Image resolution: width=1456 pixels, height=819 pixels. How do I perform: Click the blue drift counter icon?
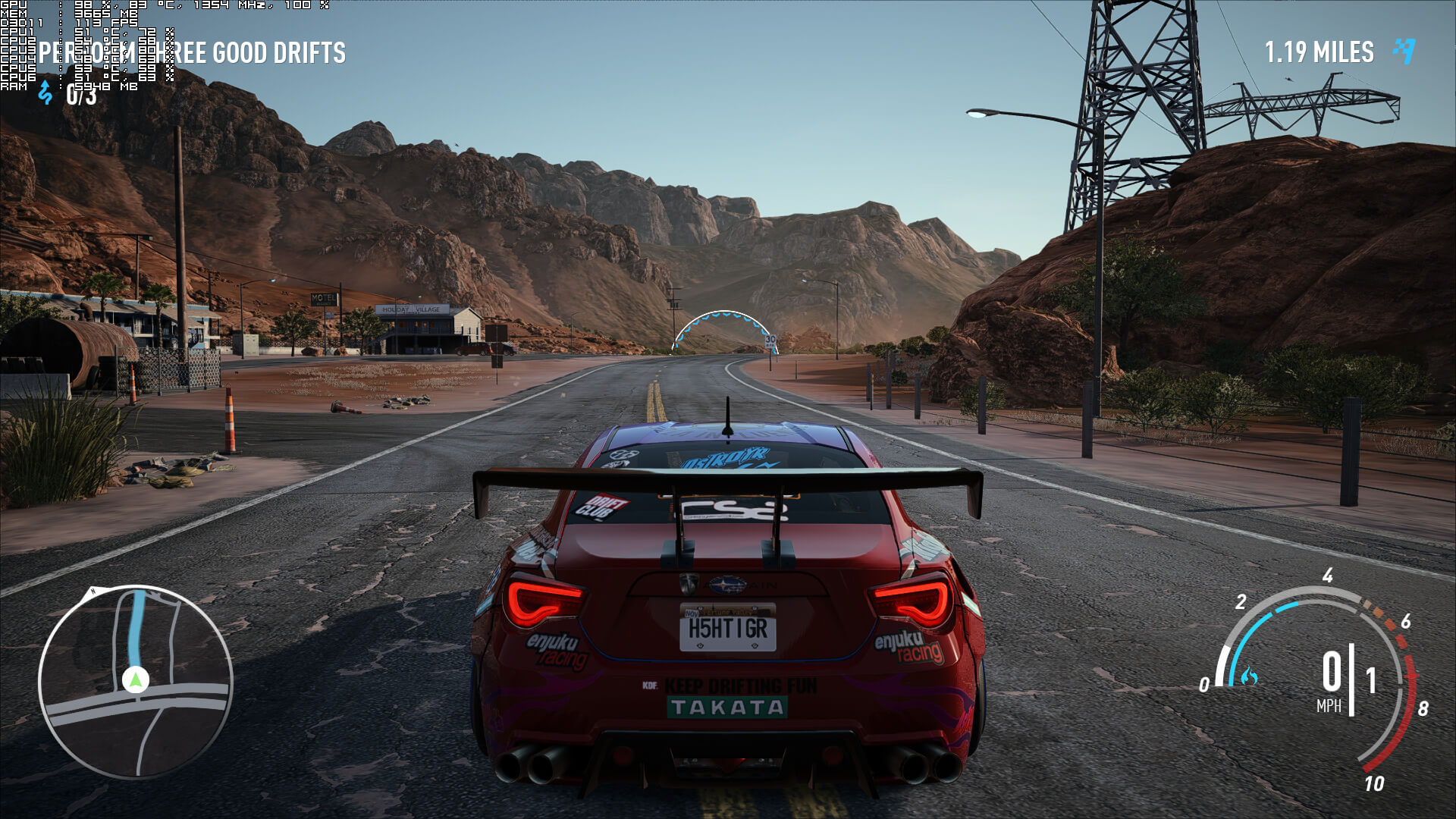pos(45,93)
